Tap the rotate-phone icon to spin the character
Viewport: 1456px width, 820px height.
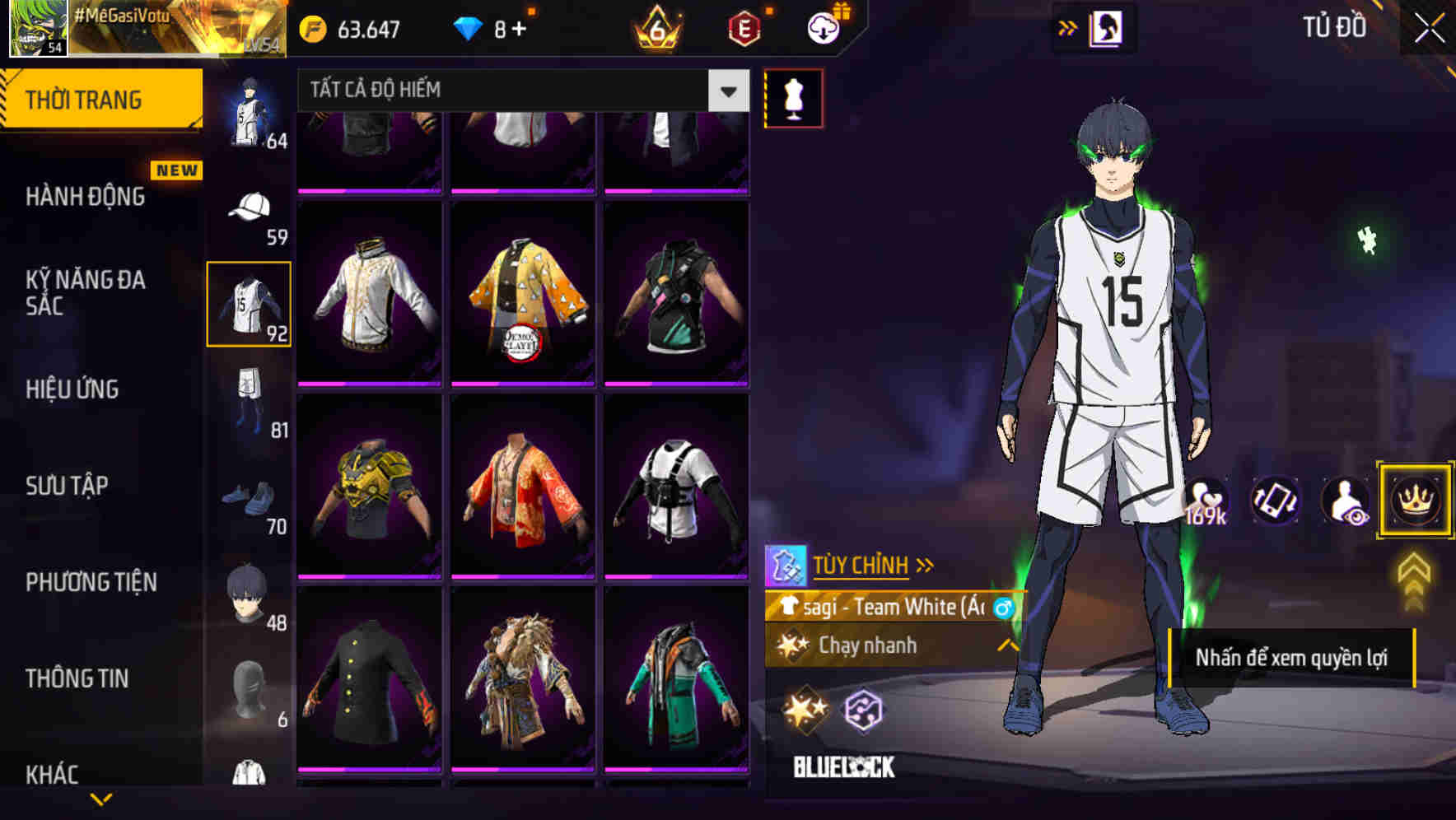tap(1276, 501)
